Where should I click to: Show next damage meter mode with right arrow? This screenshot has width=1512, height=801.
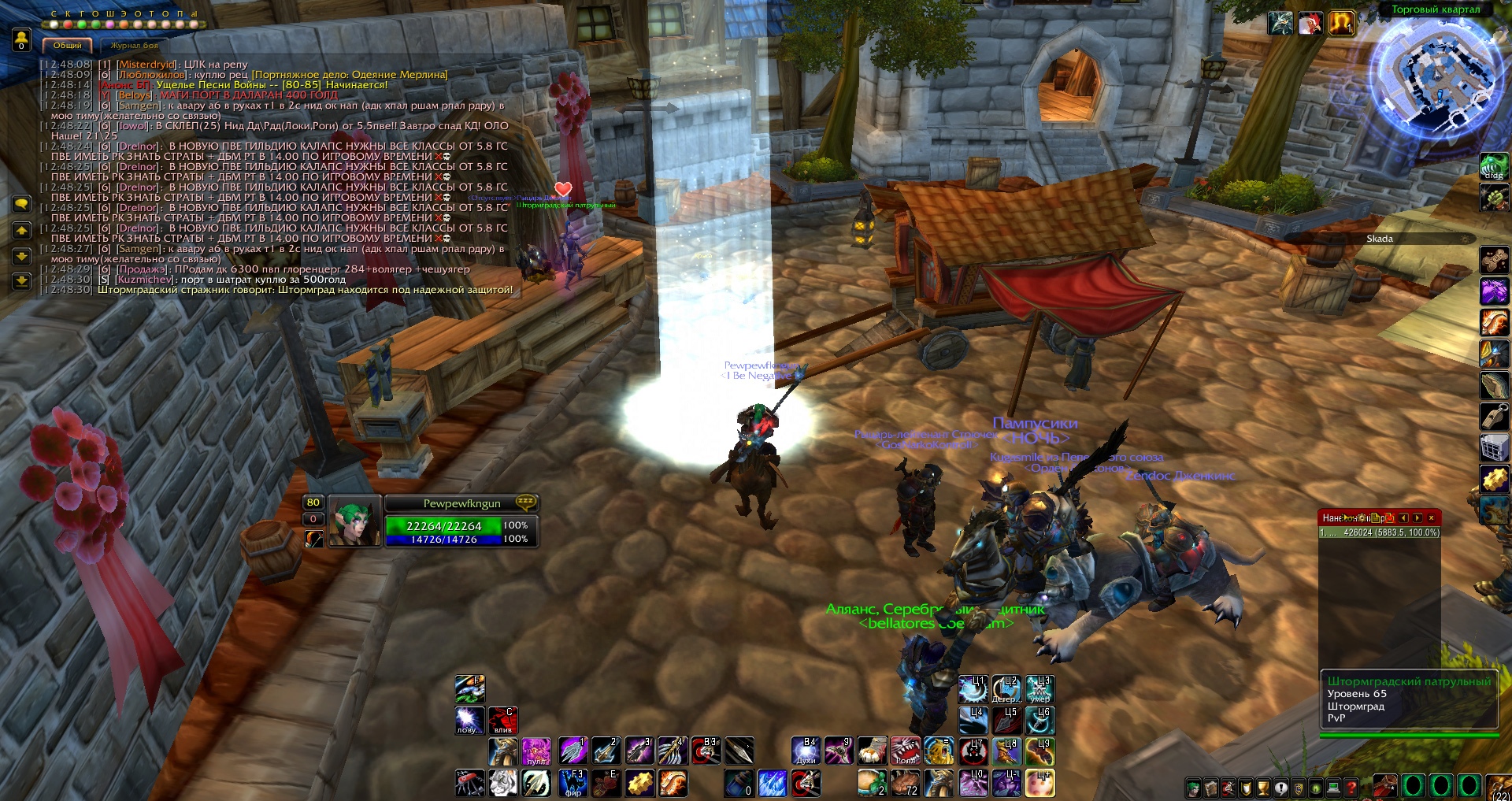pos(1417,517)
